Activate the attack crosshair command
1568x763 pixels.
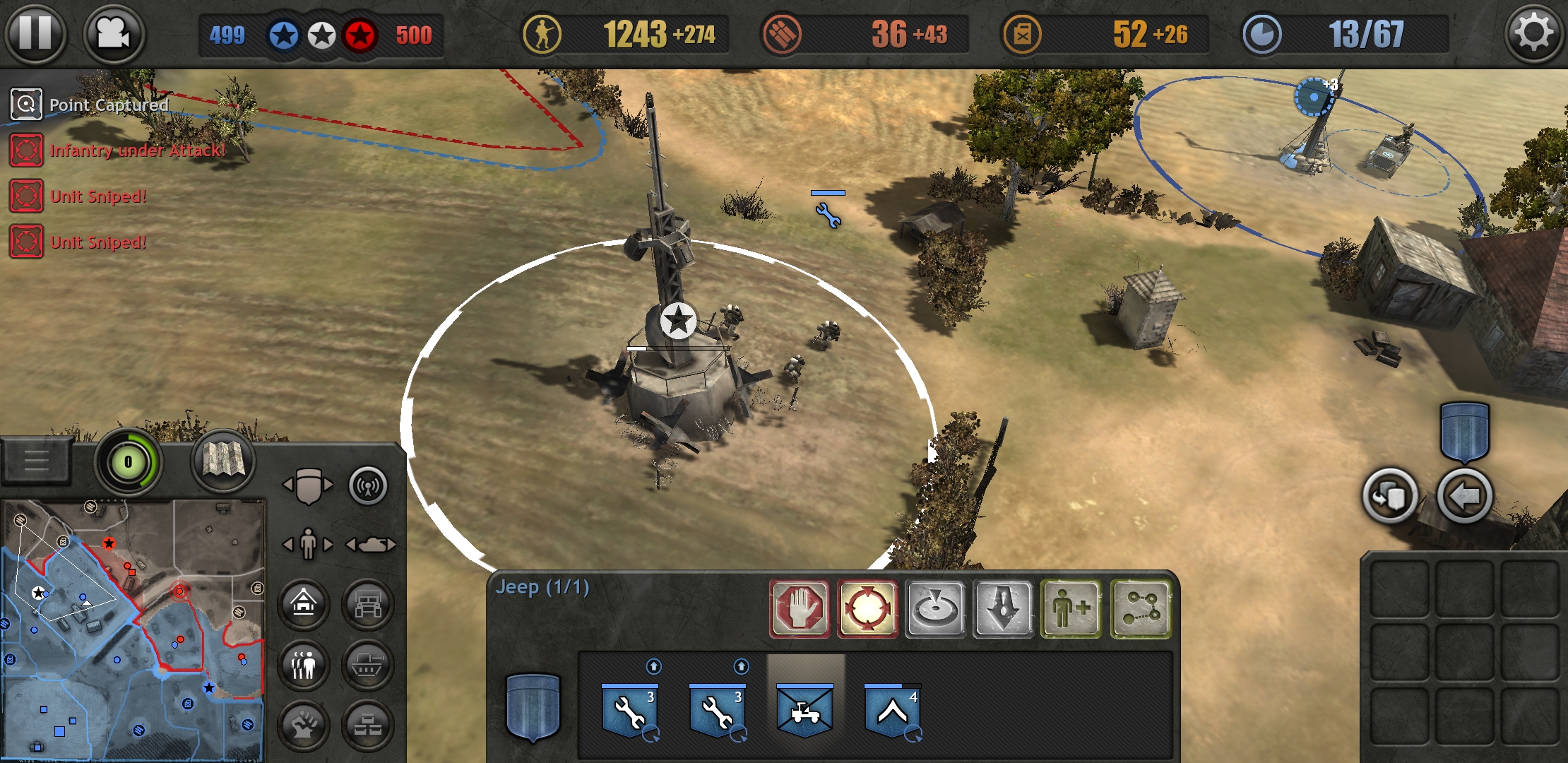[867, 608]
